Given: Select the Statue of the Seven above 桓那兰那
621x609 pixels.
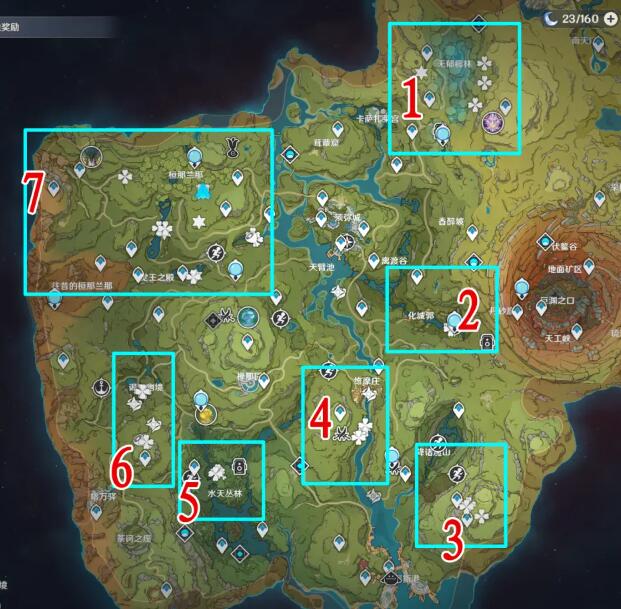Looking at the screenshot, I should pos(194,154).
